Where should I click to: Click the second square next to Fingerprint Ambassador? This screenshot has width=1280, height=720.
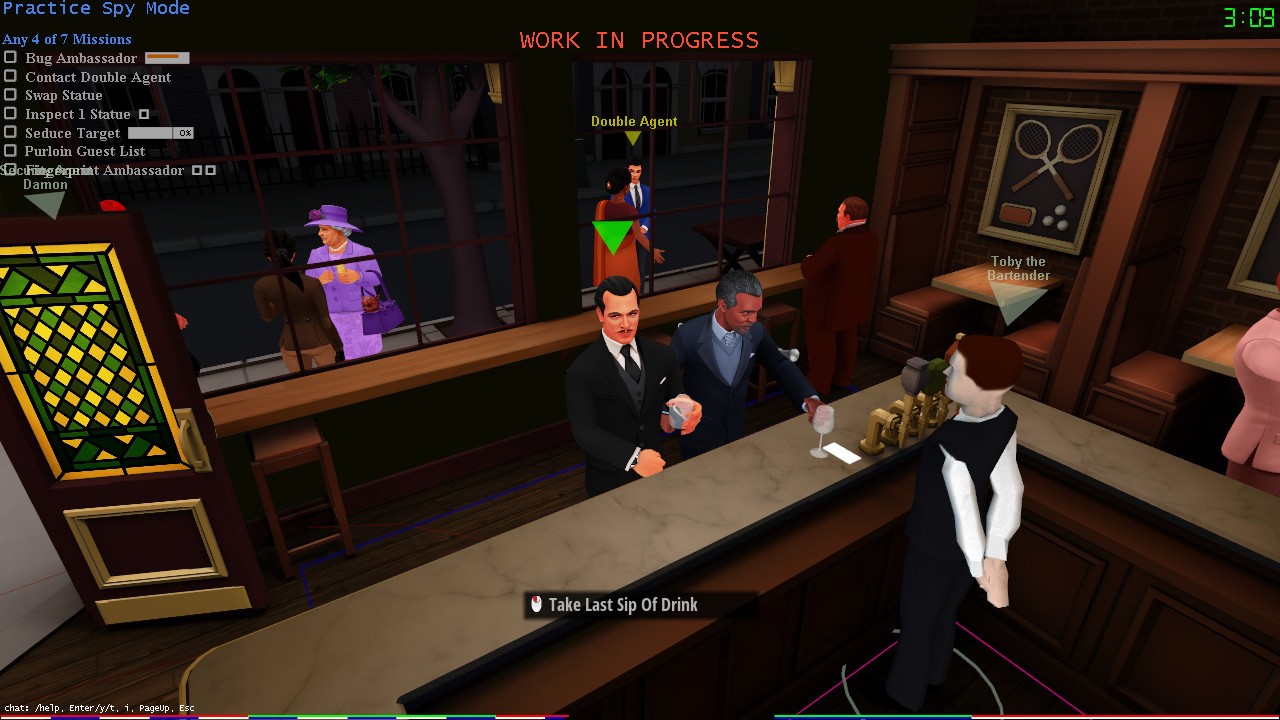211,170
